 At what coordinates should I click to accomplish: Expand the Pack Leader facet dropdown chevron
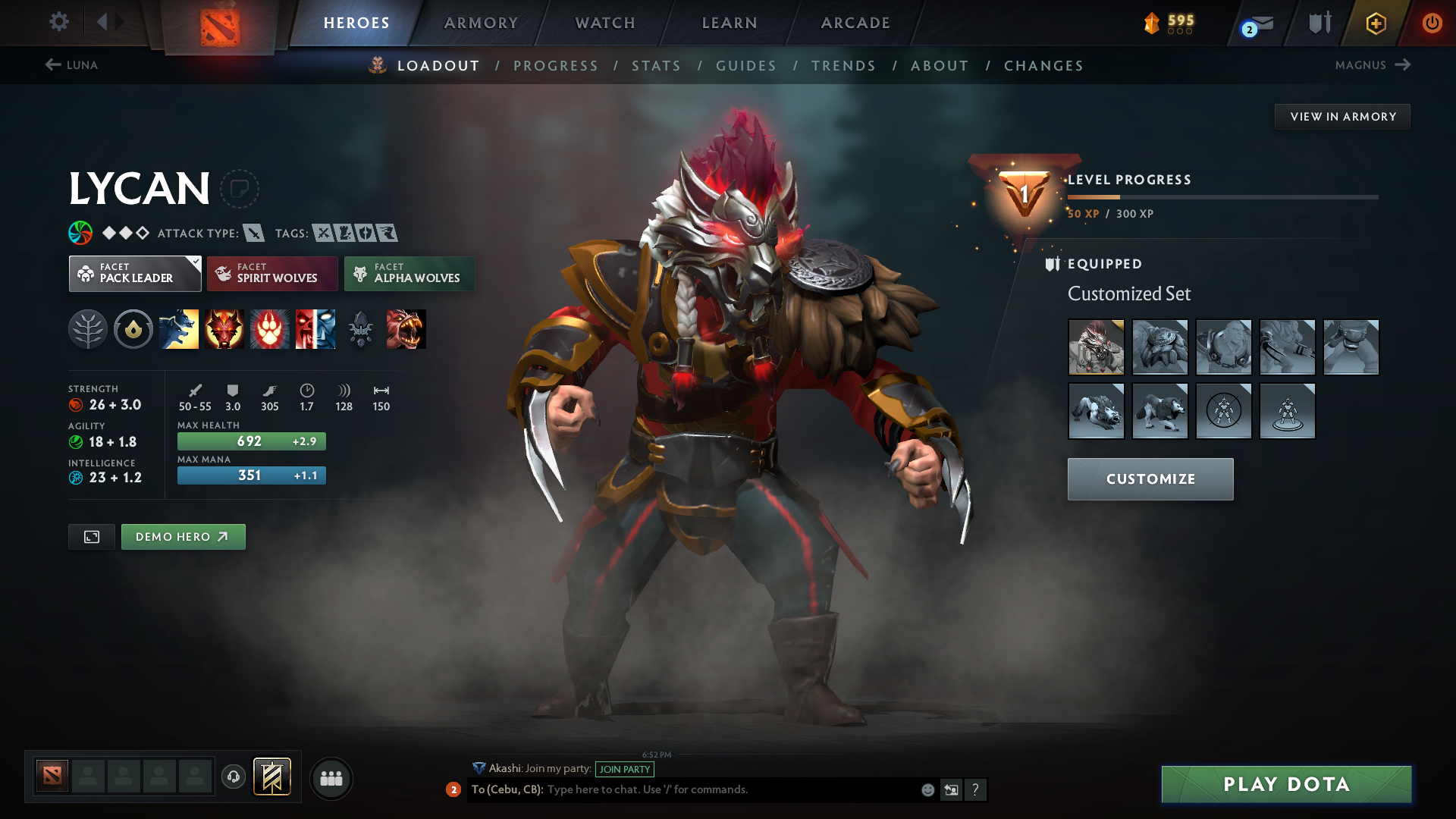(x=196, y=261)
